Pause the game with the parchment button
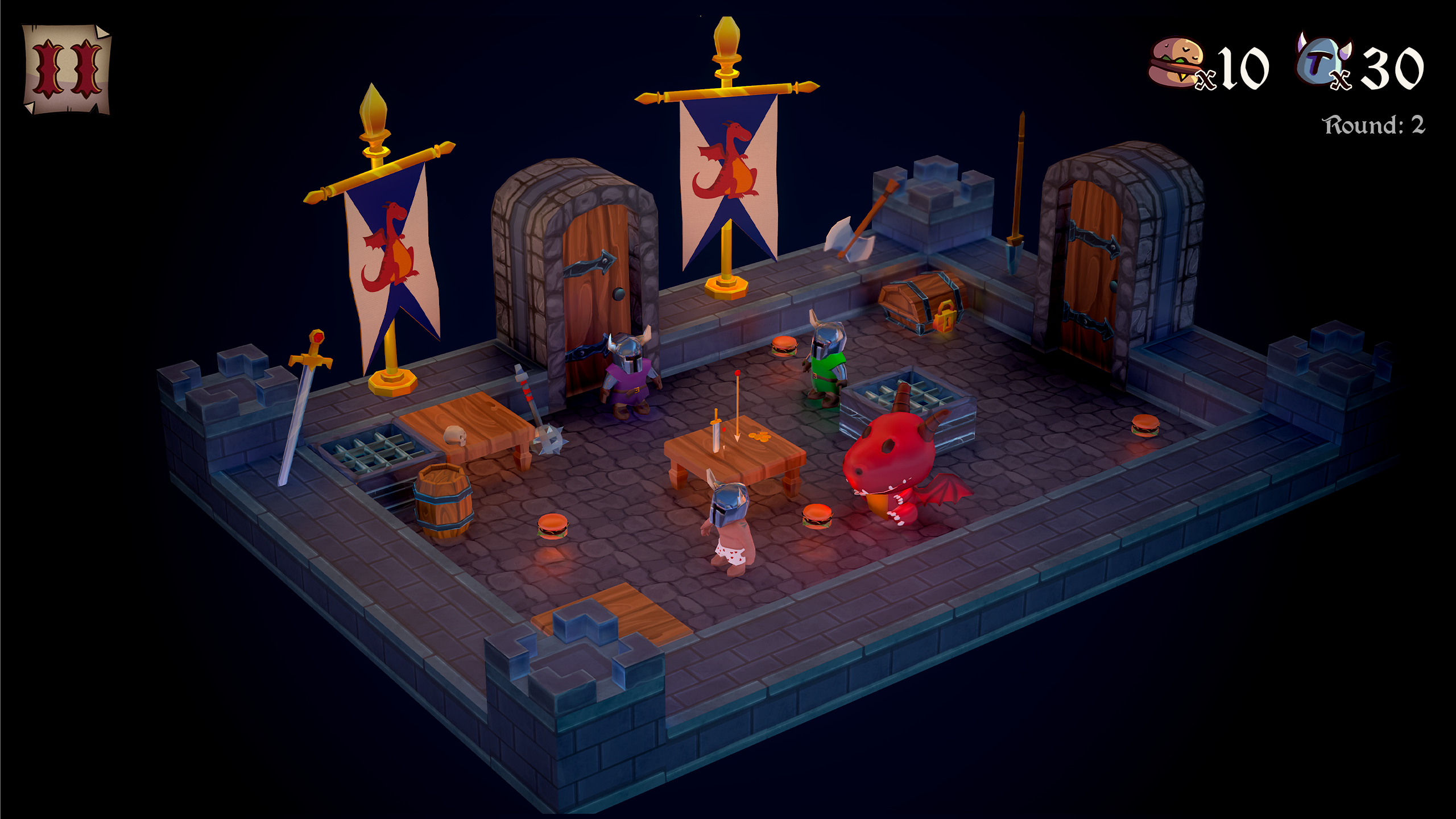 (x=67, y=69)
